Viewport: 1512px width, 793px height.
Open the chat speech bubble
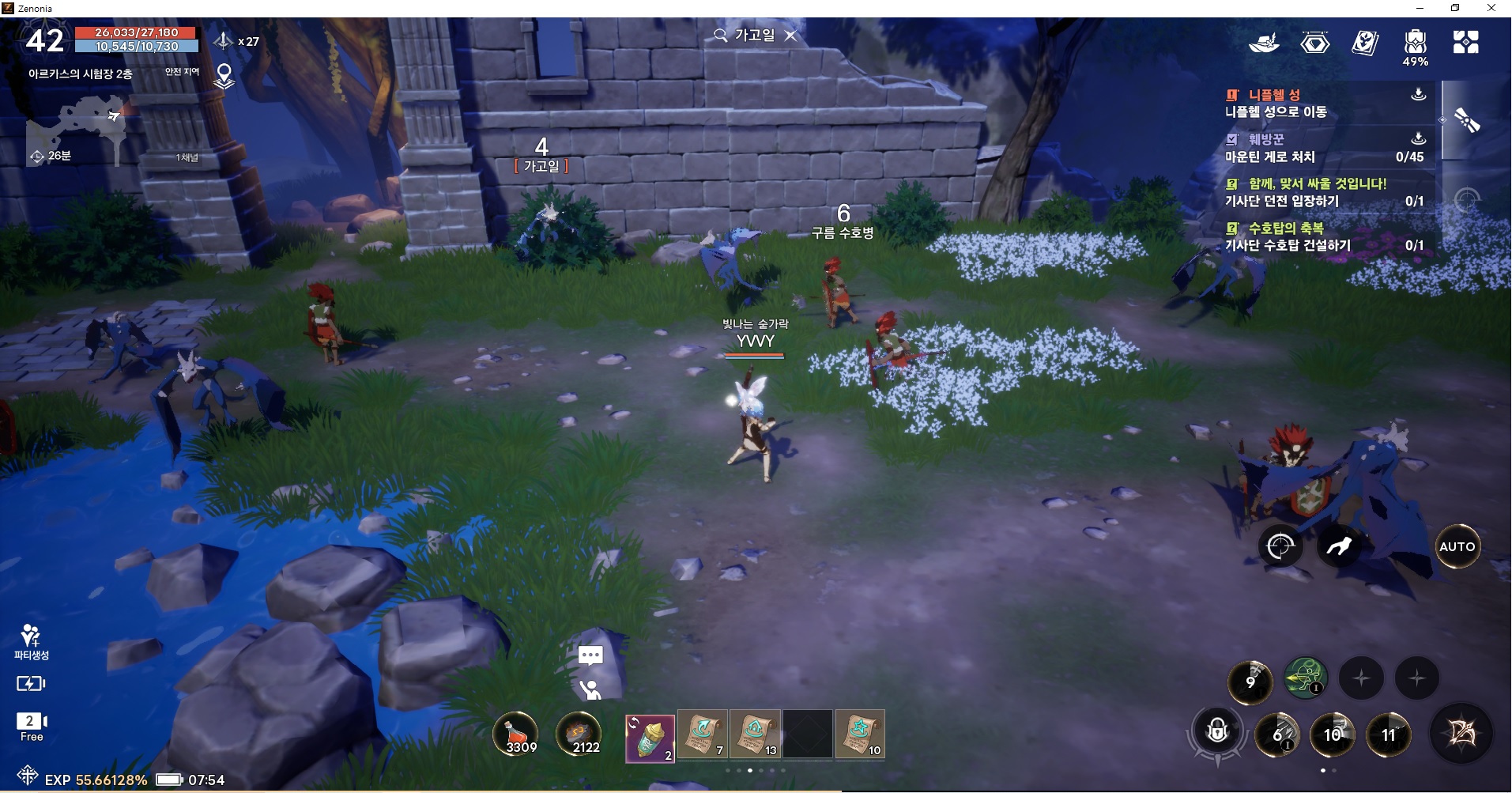click(x=590, y=655)
